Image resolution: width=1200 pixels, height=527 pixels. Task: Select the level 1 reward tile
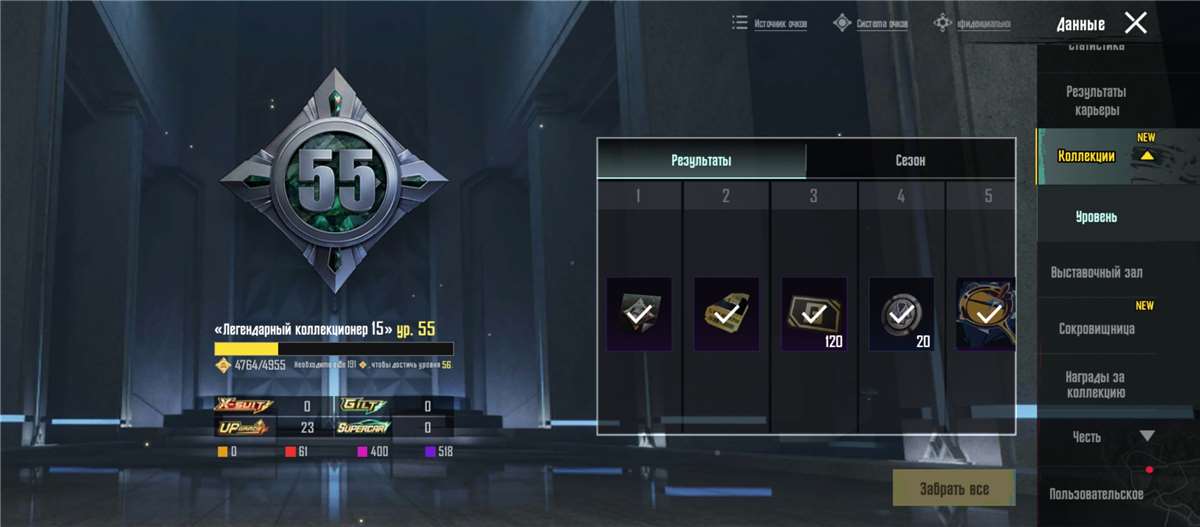(x=639, y=314)
